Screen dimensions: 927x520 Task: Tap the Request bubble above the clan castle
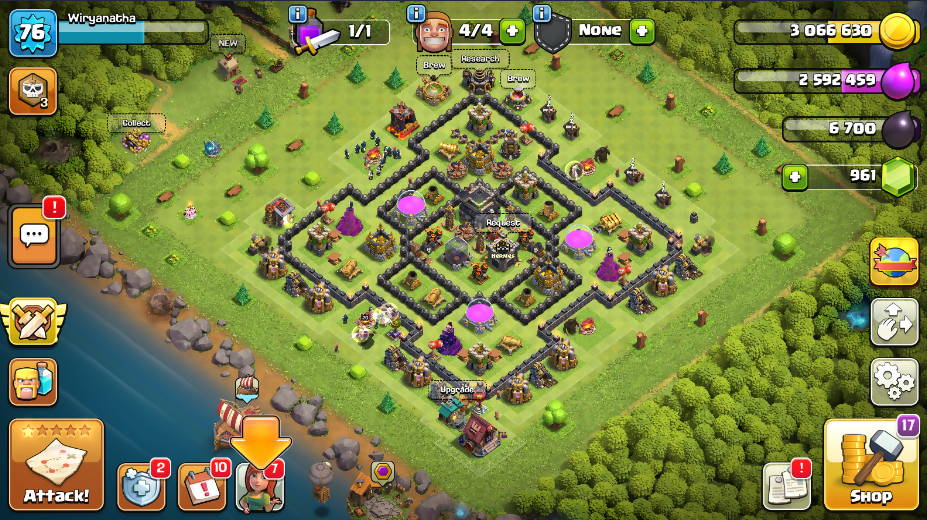pyautogui.click(x=502, y=223)
